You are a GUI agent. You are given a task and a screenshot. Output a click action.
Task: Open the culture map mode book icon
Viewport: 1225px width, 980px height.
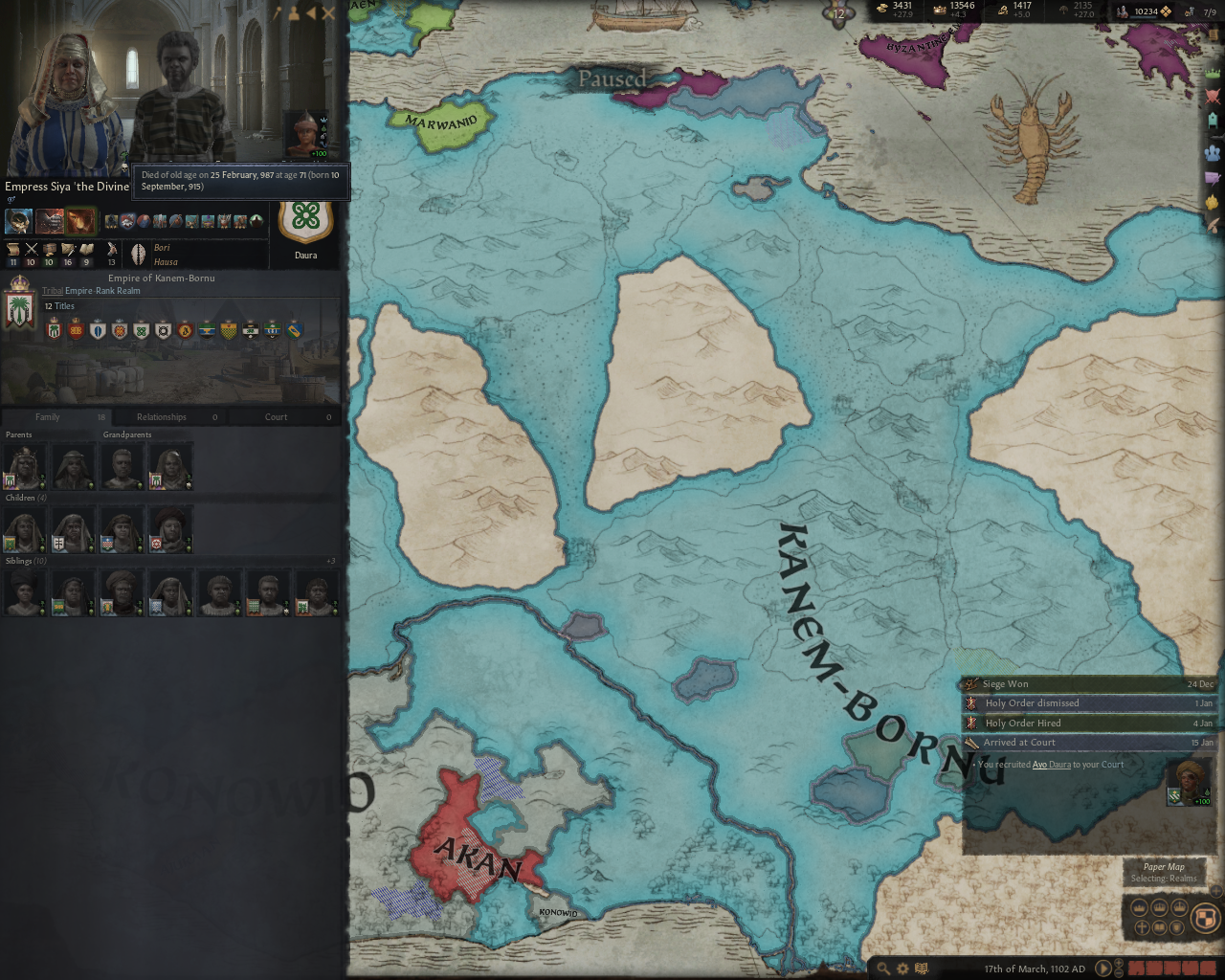pyautogui.click(x=1159, y=926)
